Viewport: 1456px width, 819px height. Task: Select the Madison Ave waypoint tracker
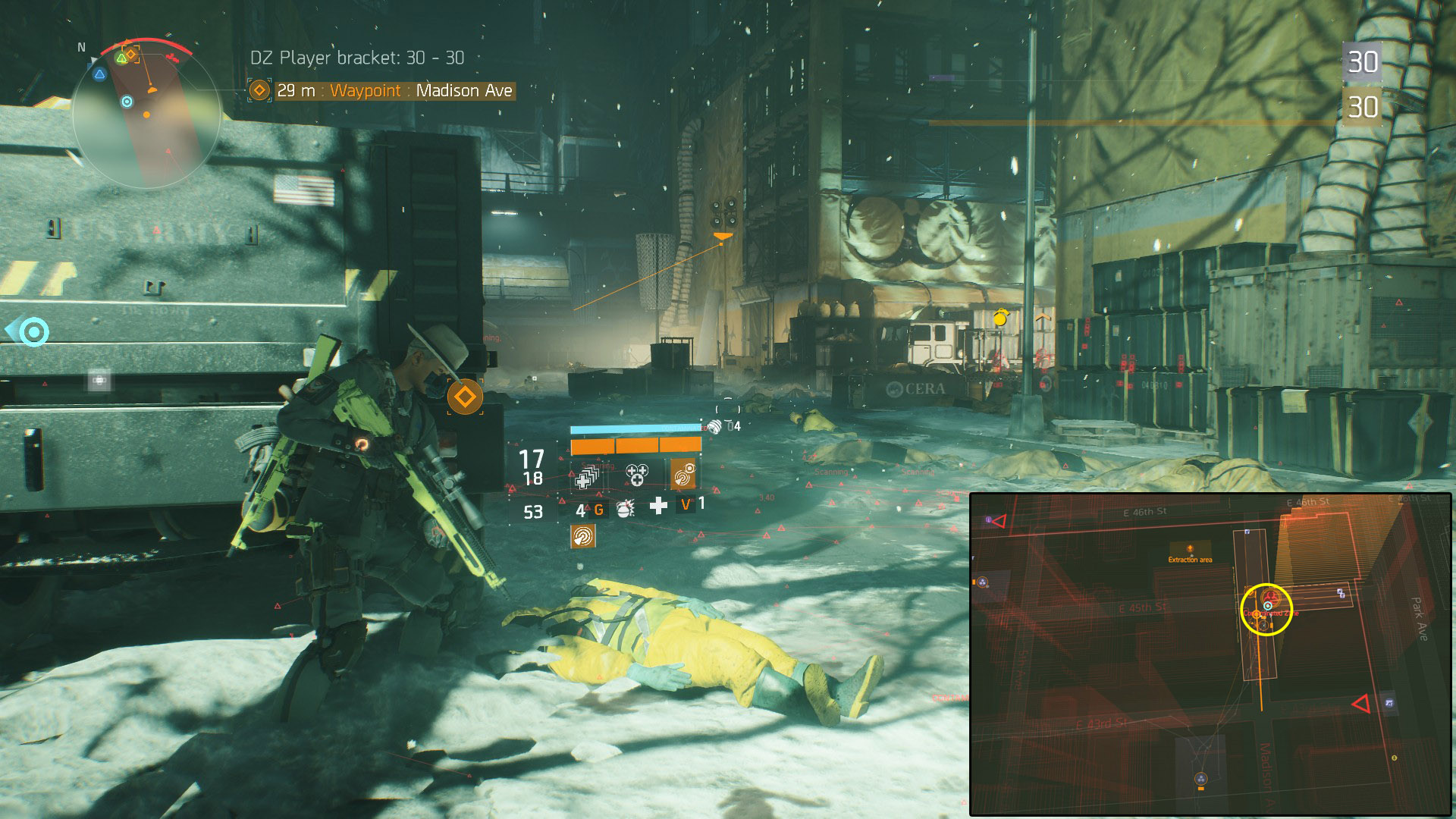click(x=382, y=91)
